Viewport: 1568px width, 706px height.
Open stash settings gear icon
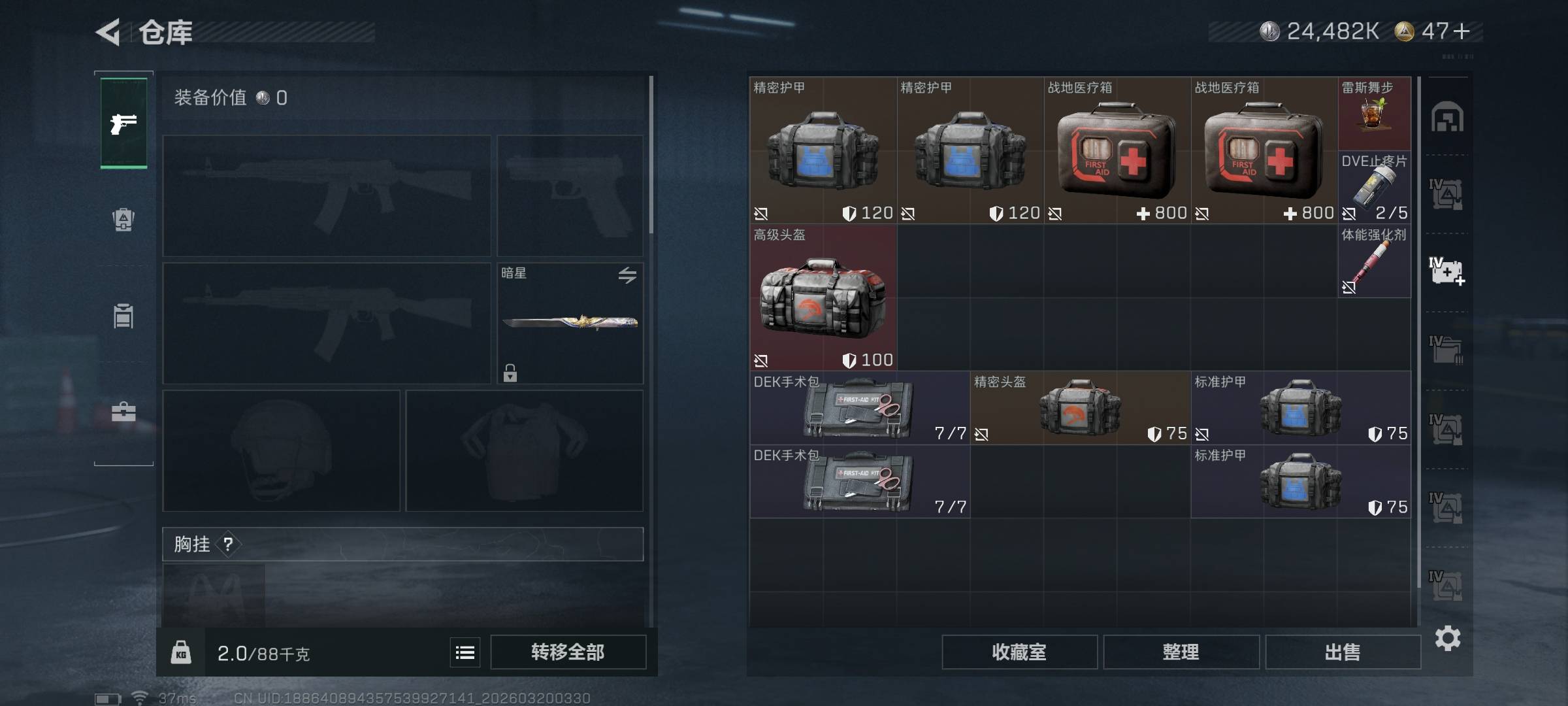pos(1447,638)
